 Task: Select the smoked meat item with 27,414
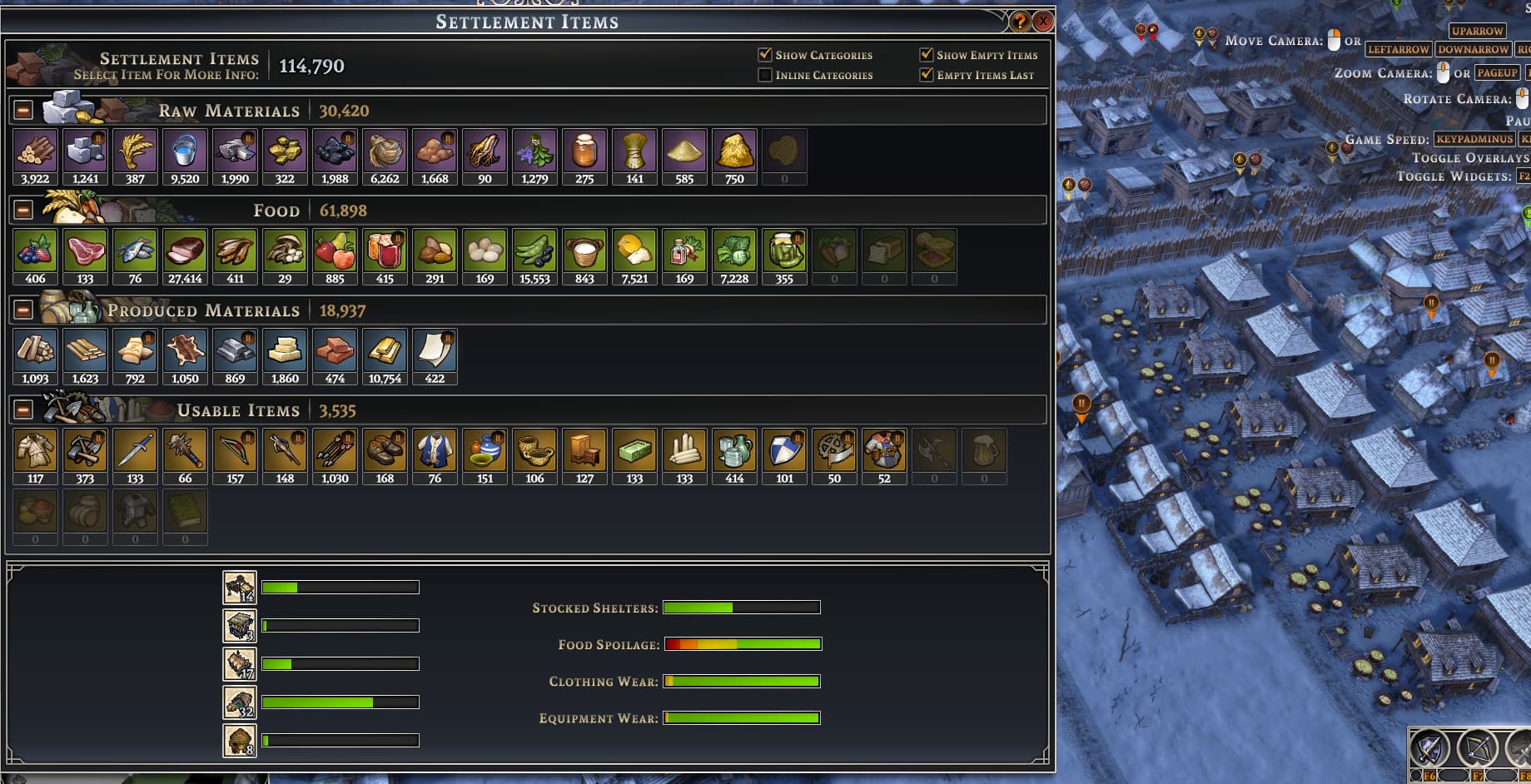[185, 251]
